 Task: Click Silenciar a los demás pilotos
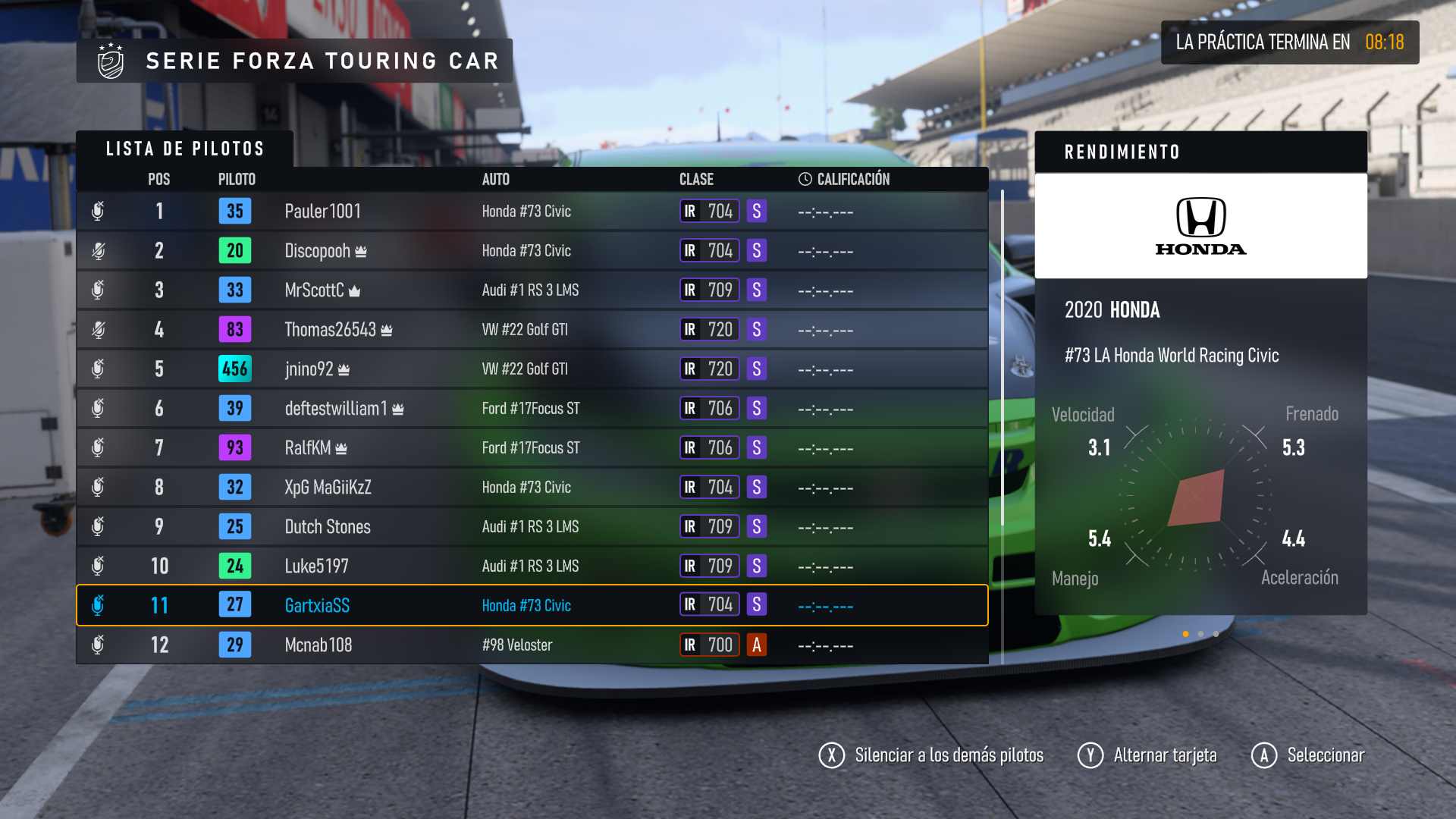pos(931,755)
